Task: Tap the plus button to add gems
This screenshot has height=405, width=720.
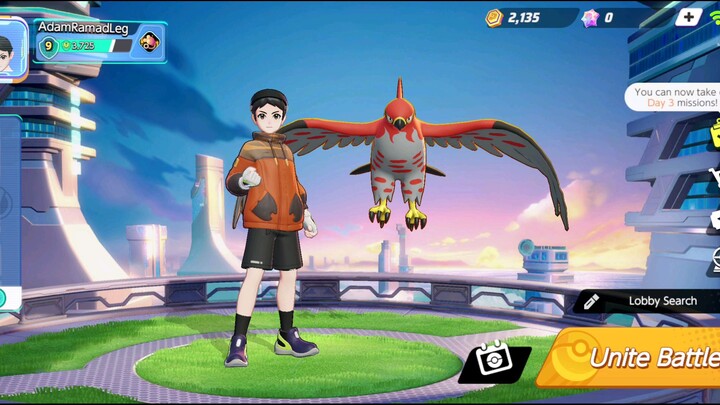Action: [689, 17]
